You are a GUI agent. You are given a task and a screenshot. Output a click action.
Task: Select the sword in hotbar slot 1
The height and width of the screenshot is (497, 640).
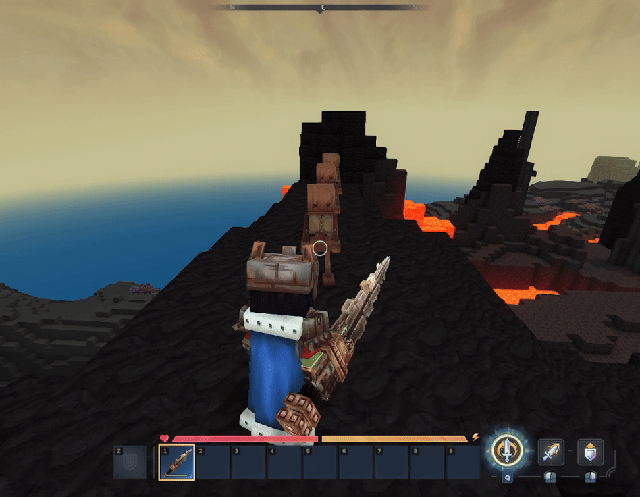click(x=176, y=461)
